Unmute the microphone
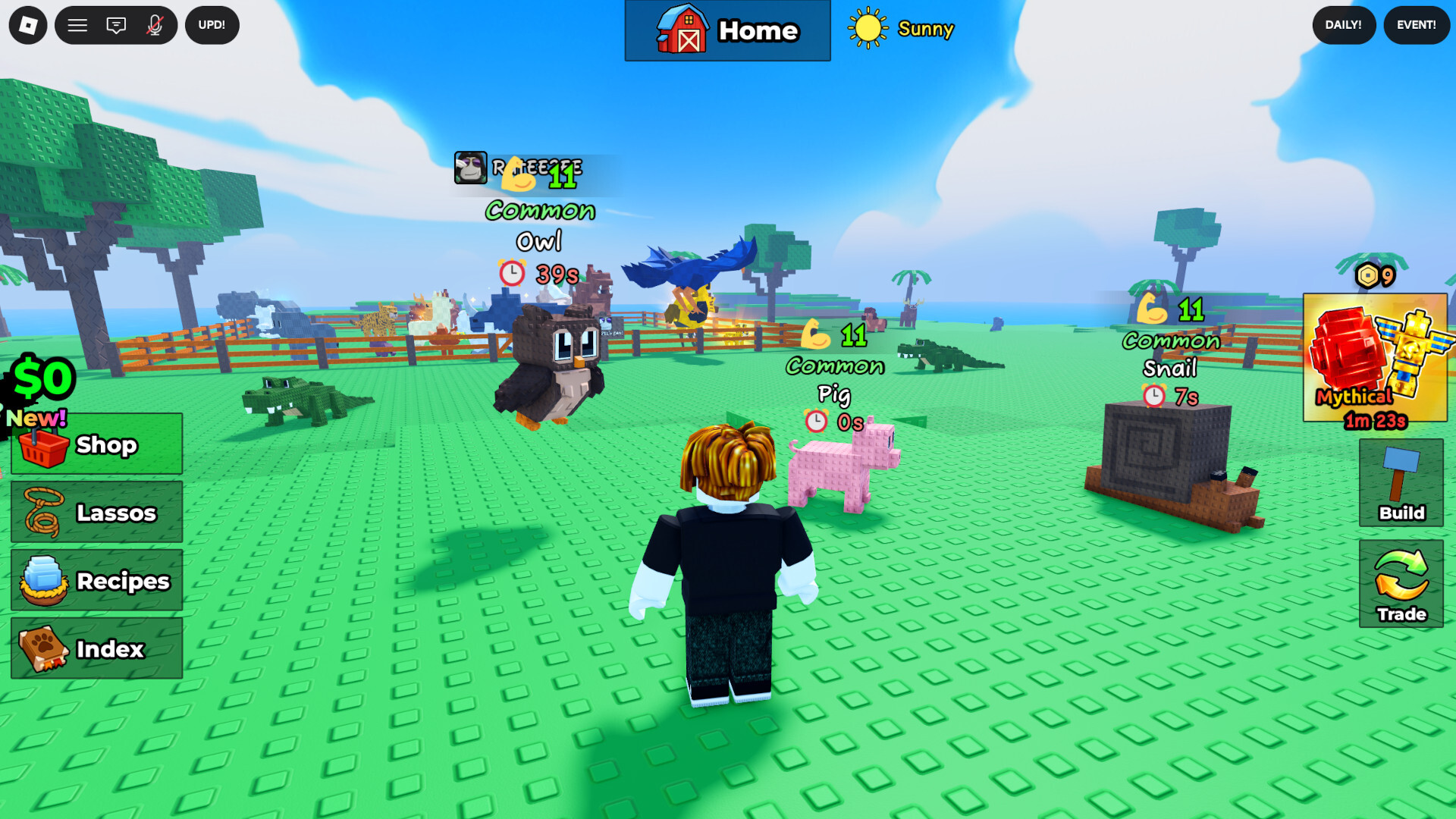This screenshot has width=1456, height=819. pos(154,25)
